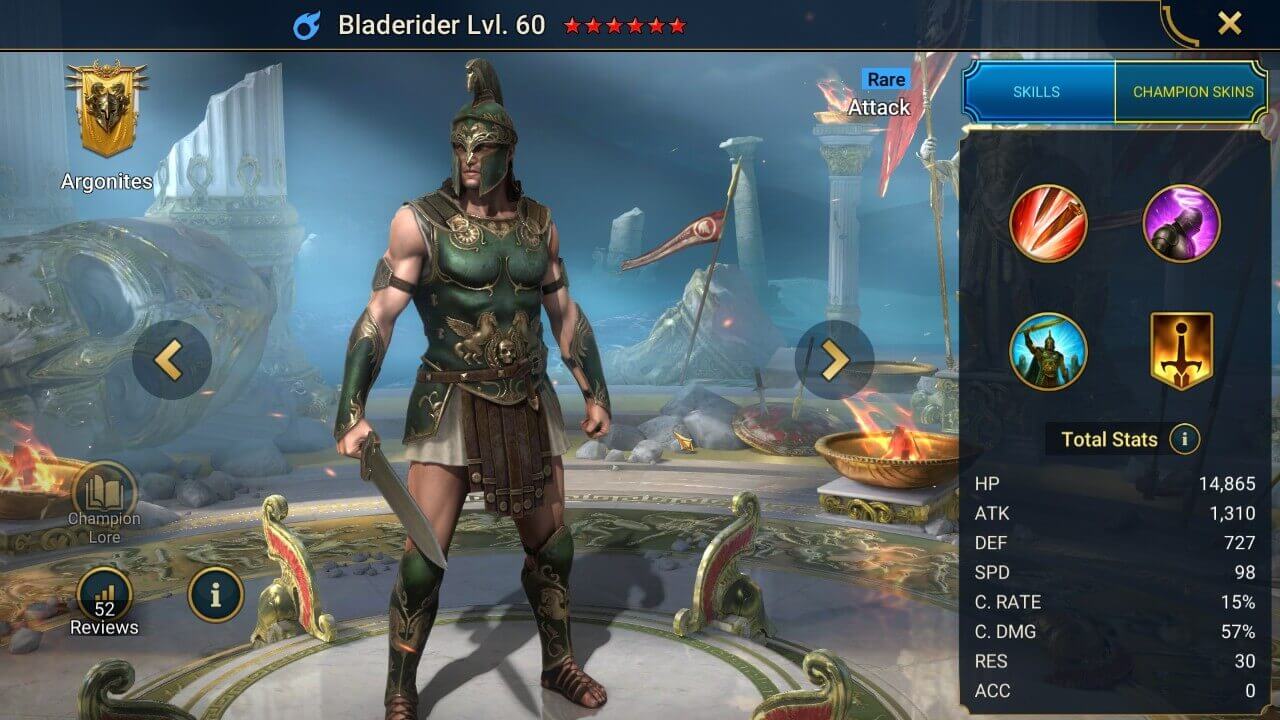View the green commander rally skill icon
Image resolution: width=1280 pixels, height=720 pixels.
coord(1049,352)
